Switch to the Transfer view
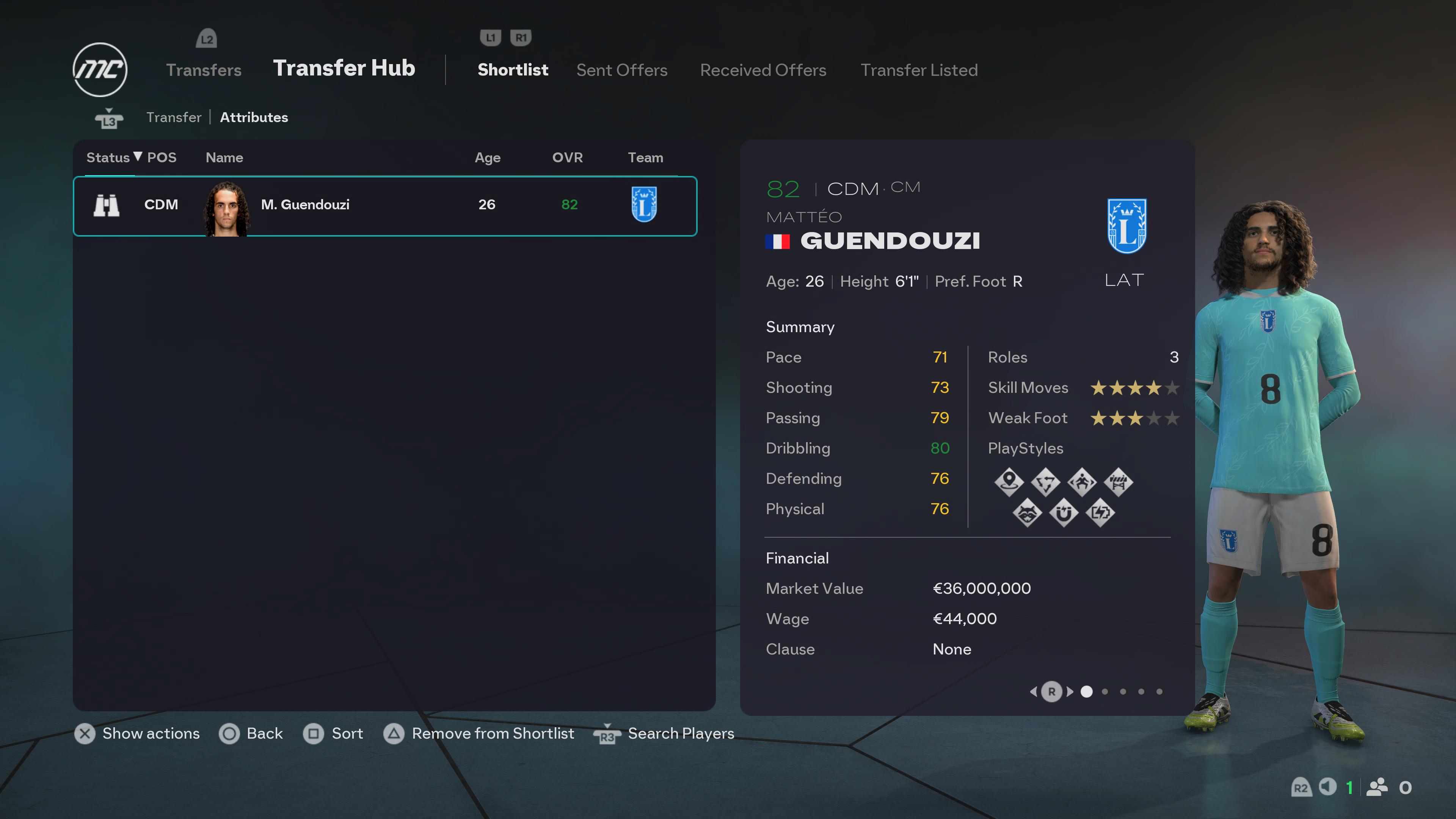This screenshot has width=1456, height=819. [x=174, y=117]
